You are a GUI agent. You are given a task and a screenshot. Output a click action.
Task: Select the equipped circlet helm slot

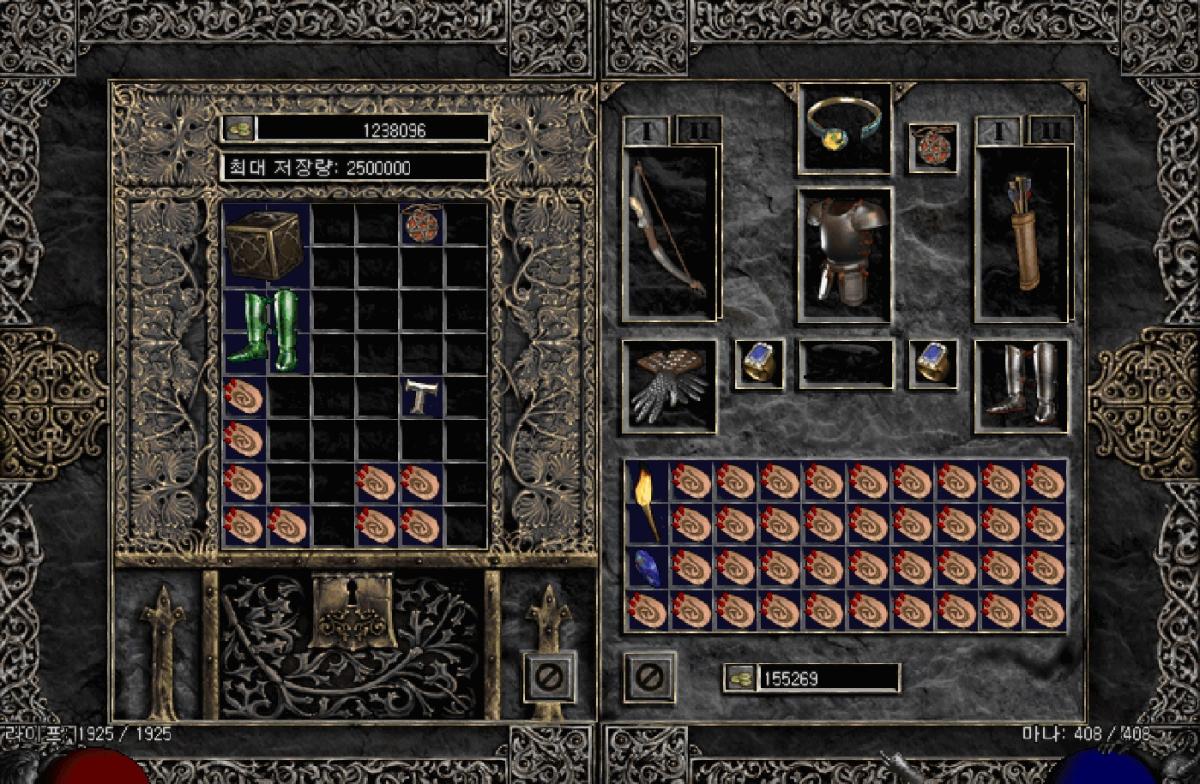pyautogui.click(x=845, y=128)
